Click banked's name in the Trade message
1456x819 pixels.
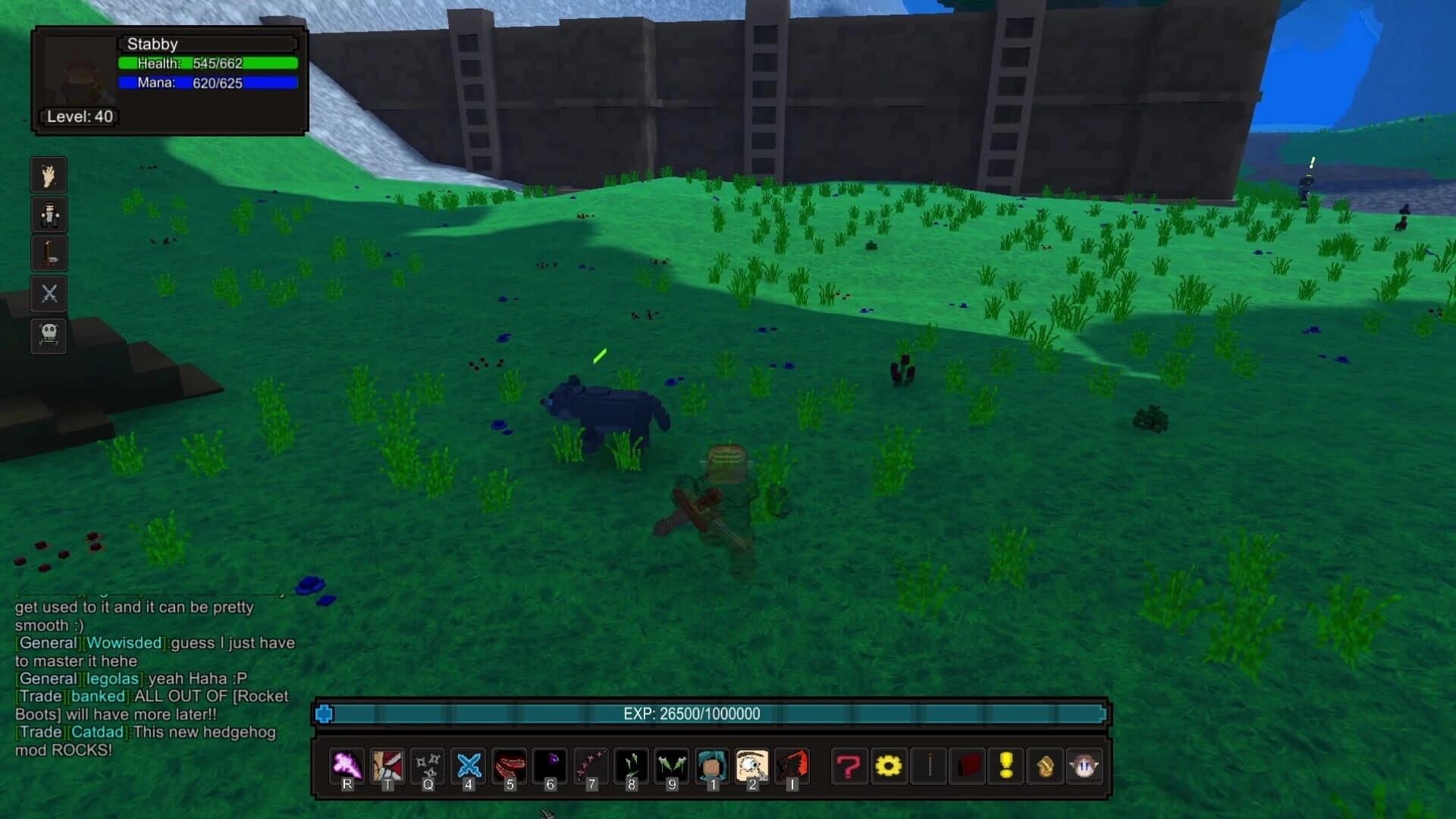coord(99,695)
